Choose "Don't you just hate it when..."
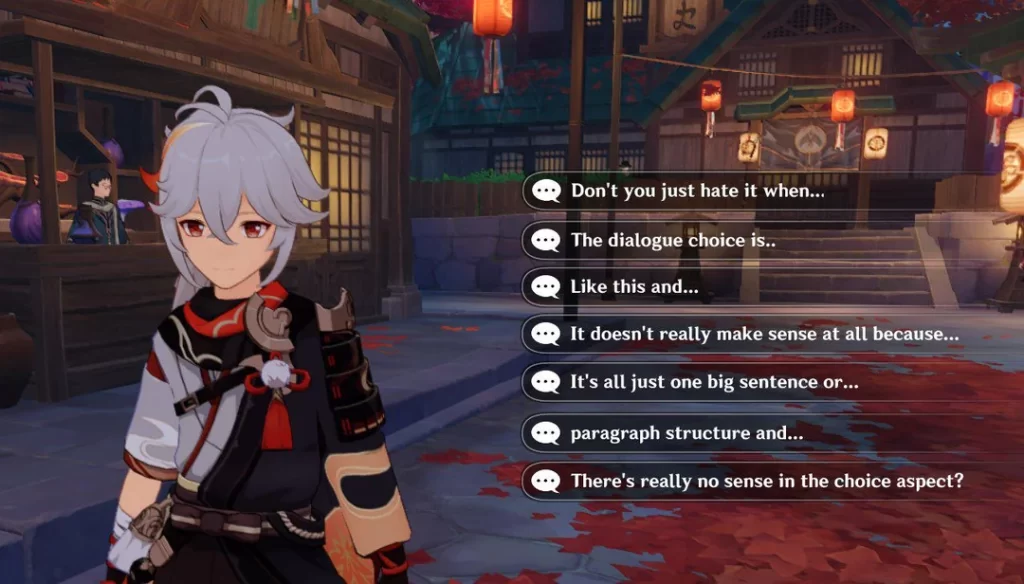This screenshot has height=584, width=1024. point(697,191)
